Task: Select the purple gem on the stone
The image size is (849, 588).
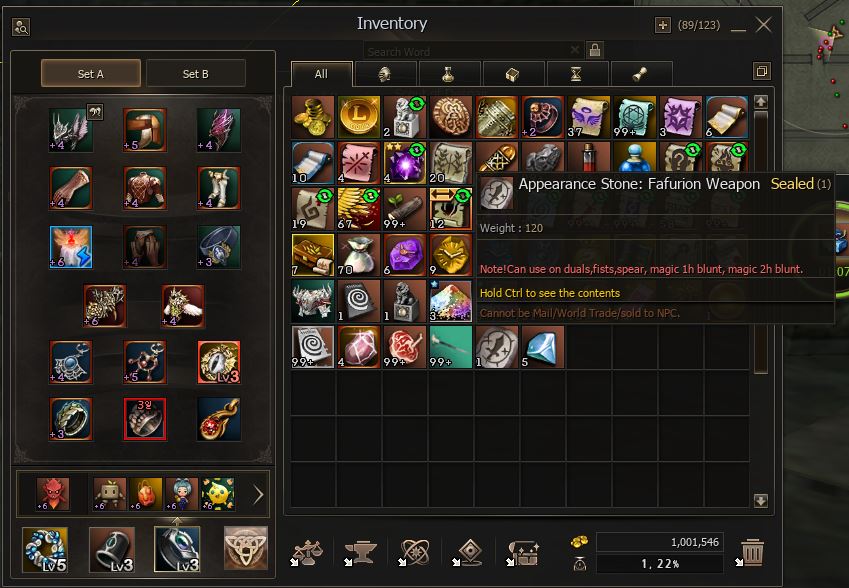Action: pos(404,254)
